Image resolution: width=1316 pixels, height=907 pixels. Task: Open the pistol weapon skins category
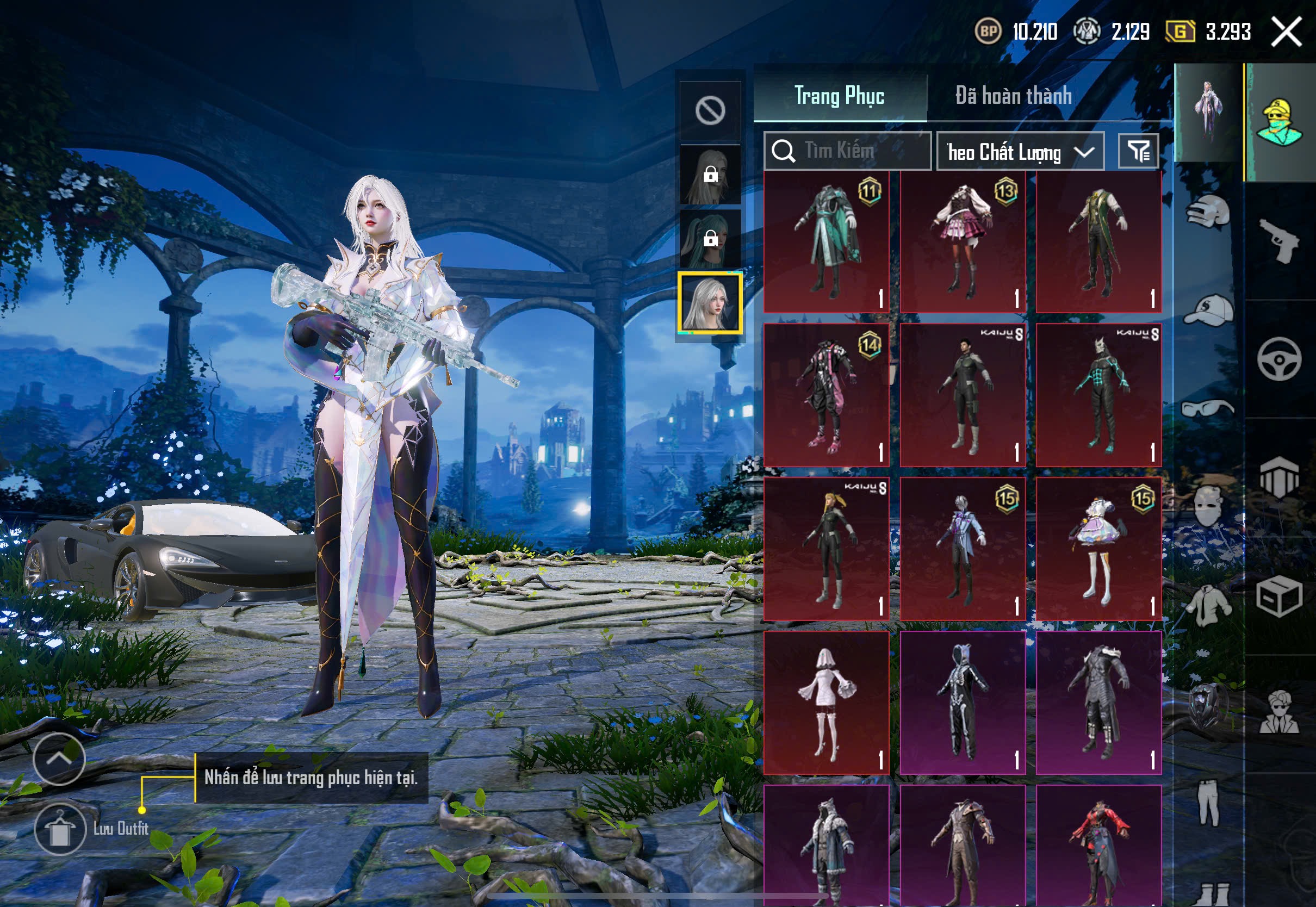(1279, 241)
